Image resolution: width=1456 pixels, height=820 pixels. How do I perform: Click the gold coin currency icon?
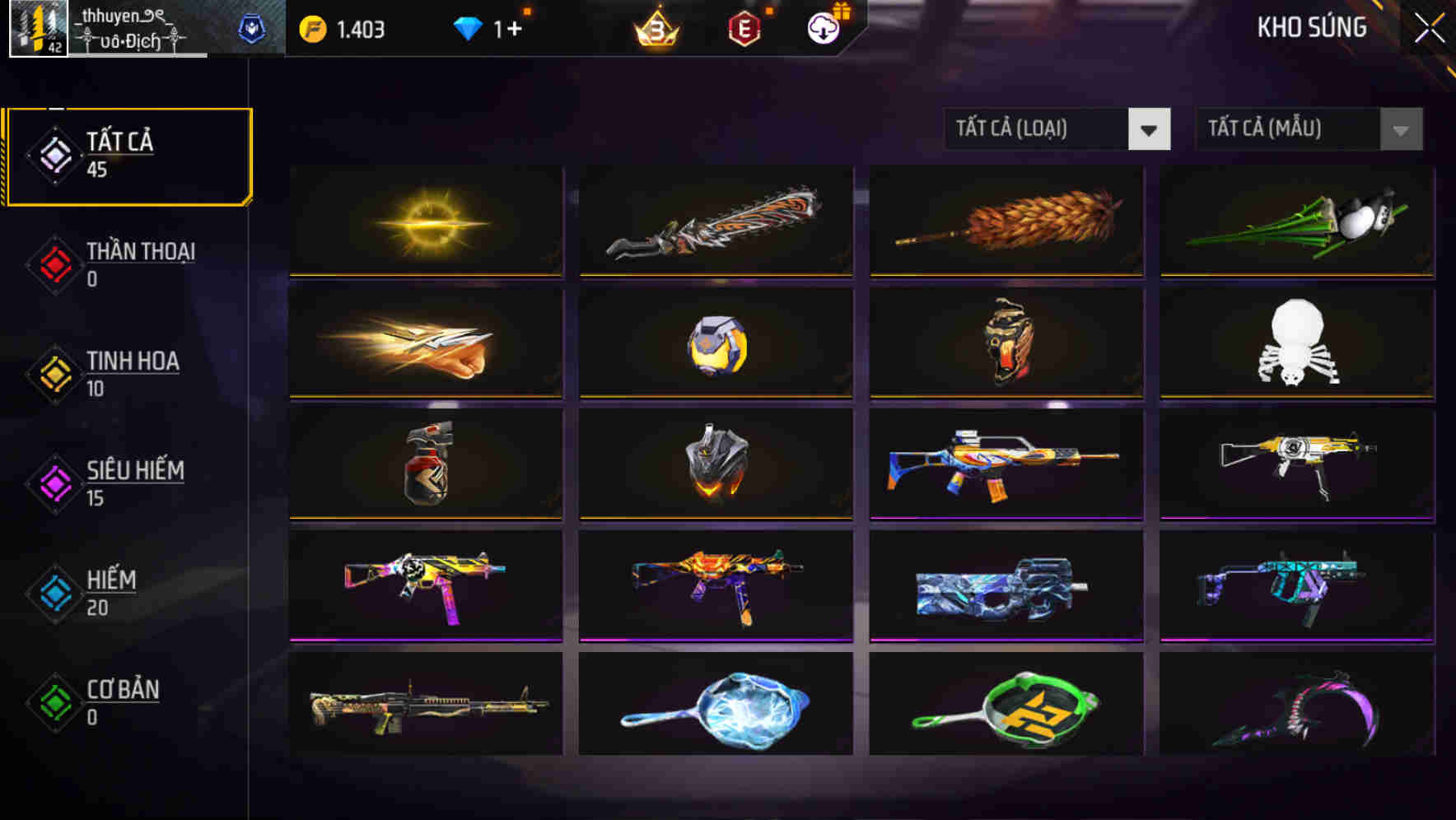click(x=312, y=27)
